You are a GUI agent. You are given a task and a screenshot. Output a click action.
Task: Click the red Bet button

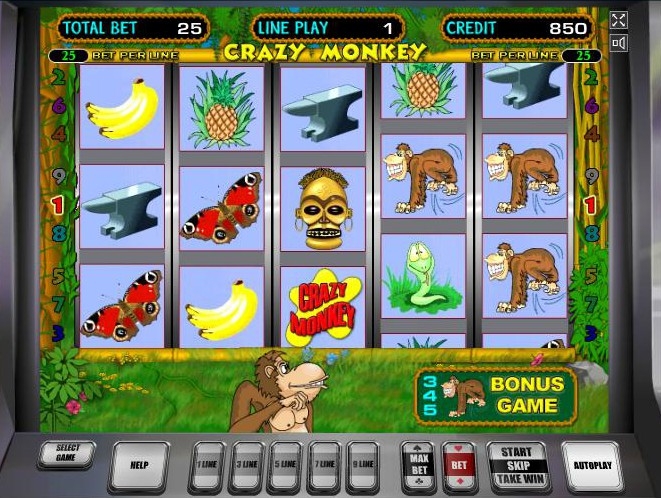460,465
